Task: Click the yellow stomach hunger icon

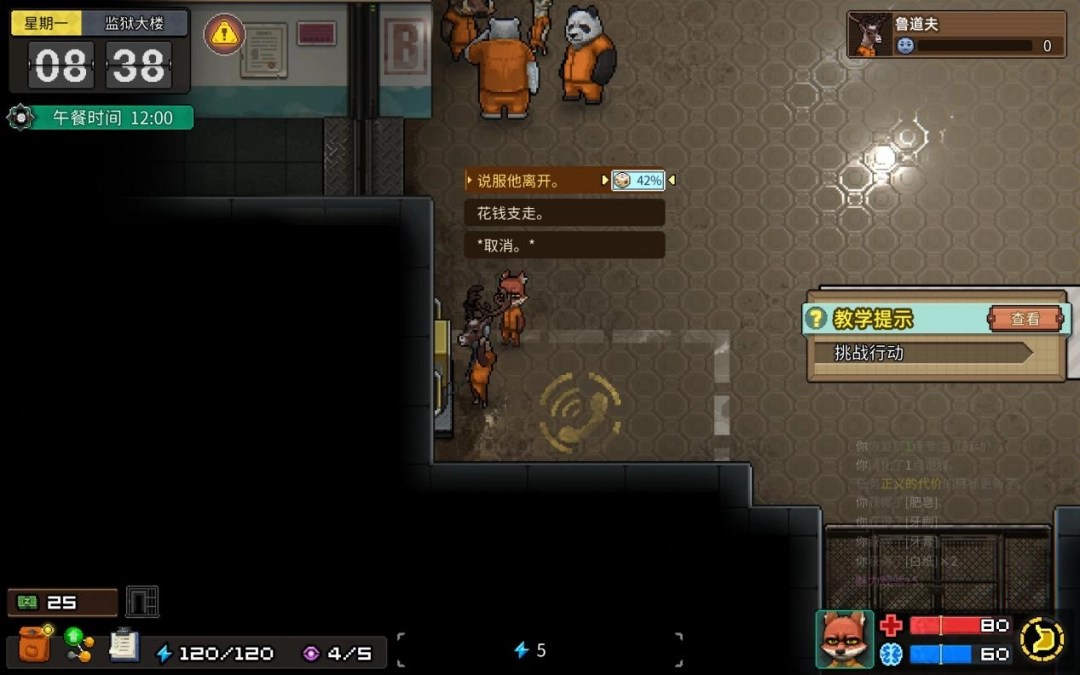Action: click(1042, 639)
